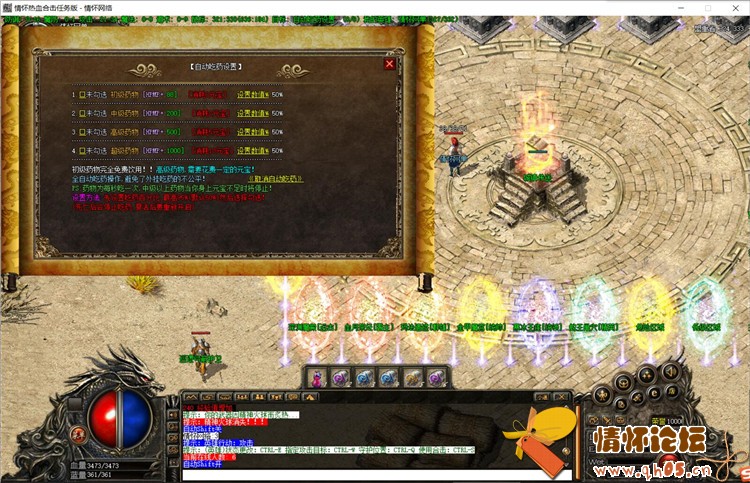The height and width of the screenshot is (483, 750).
Task: Minimize the game window
Action: coord(680,7)
